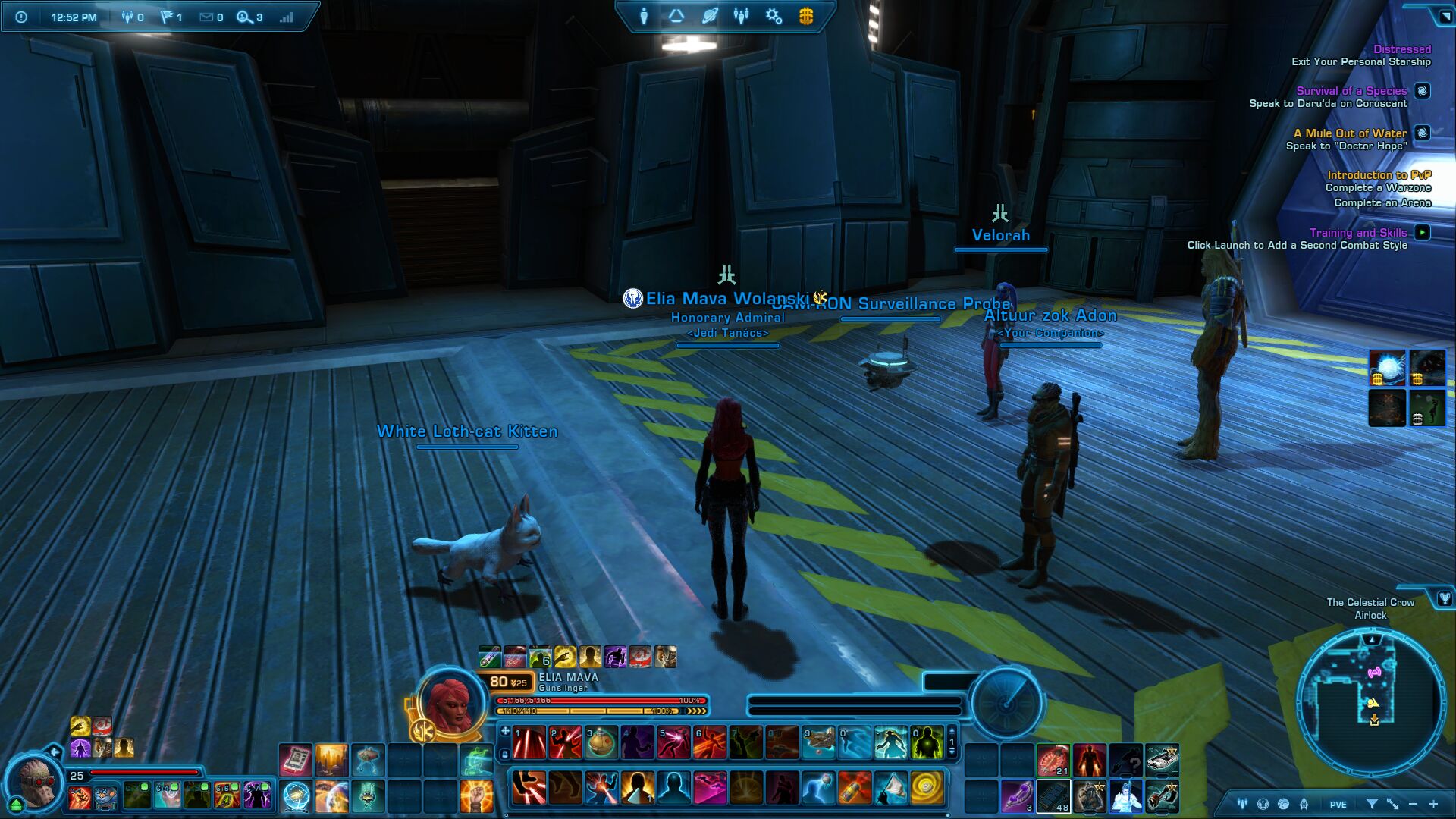
Task: Activate the orange raised fist ability
Action: (476, 796)
